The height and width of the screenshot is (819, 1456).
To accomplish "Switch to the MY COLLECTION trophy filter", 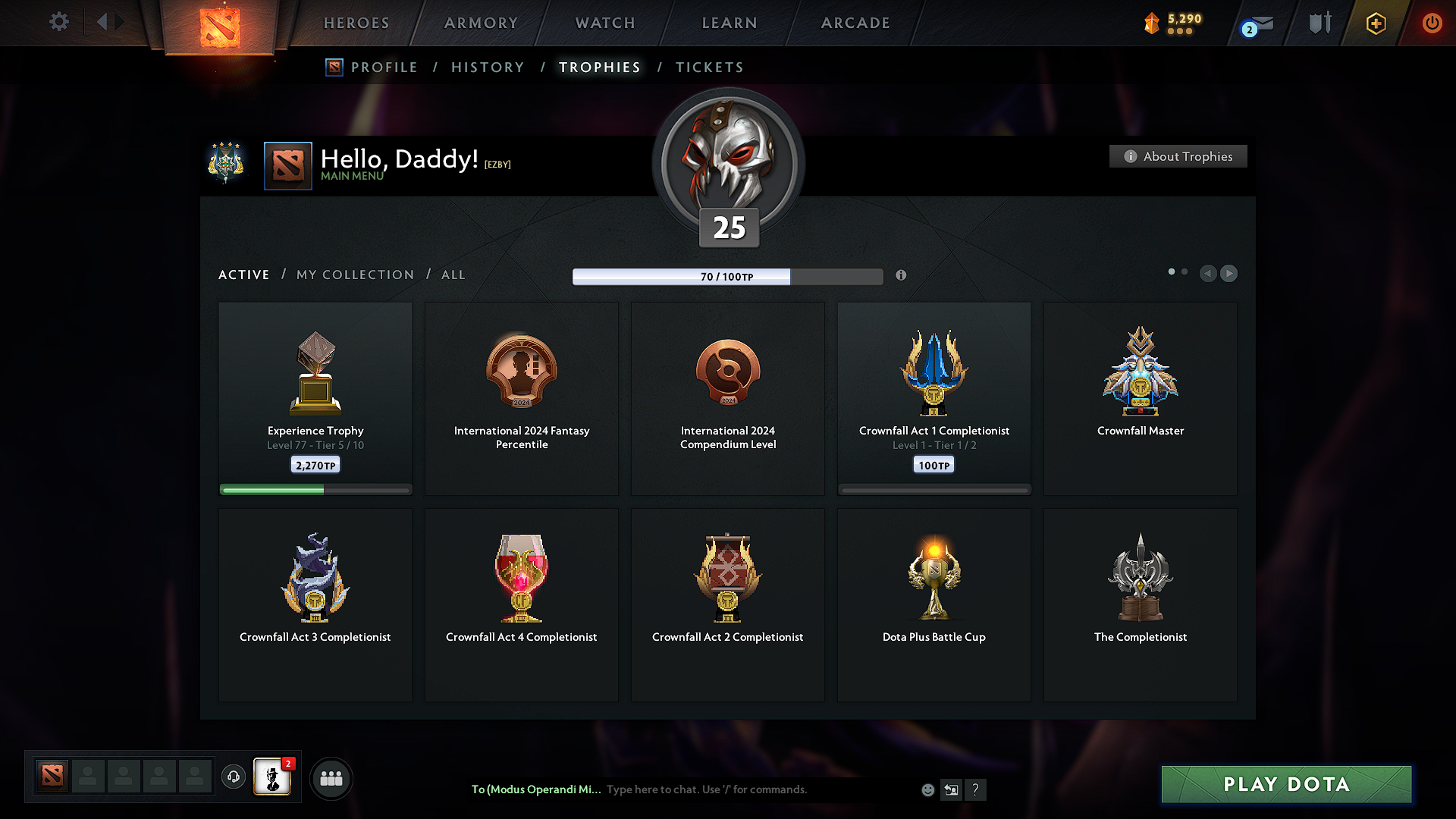I will coord(354,275).
